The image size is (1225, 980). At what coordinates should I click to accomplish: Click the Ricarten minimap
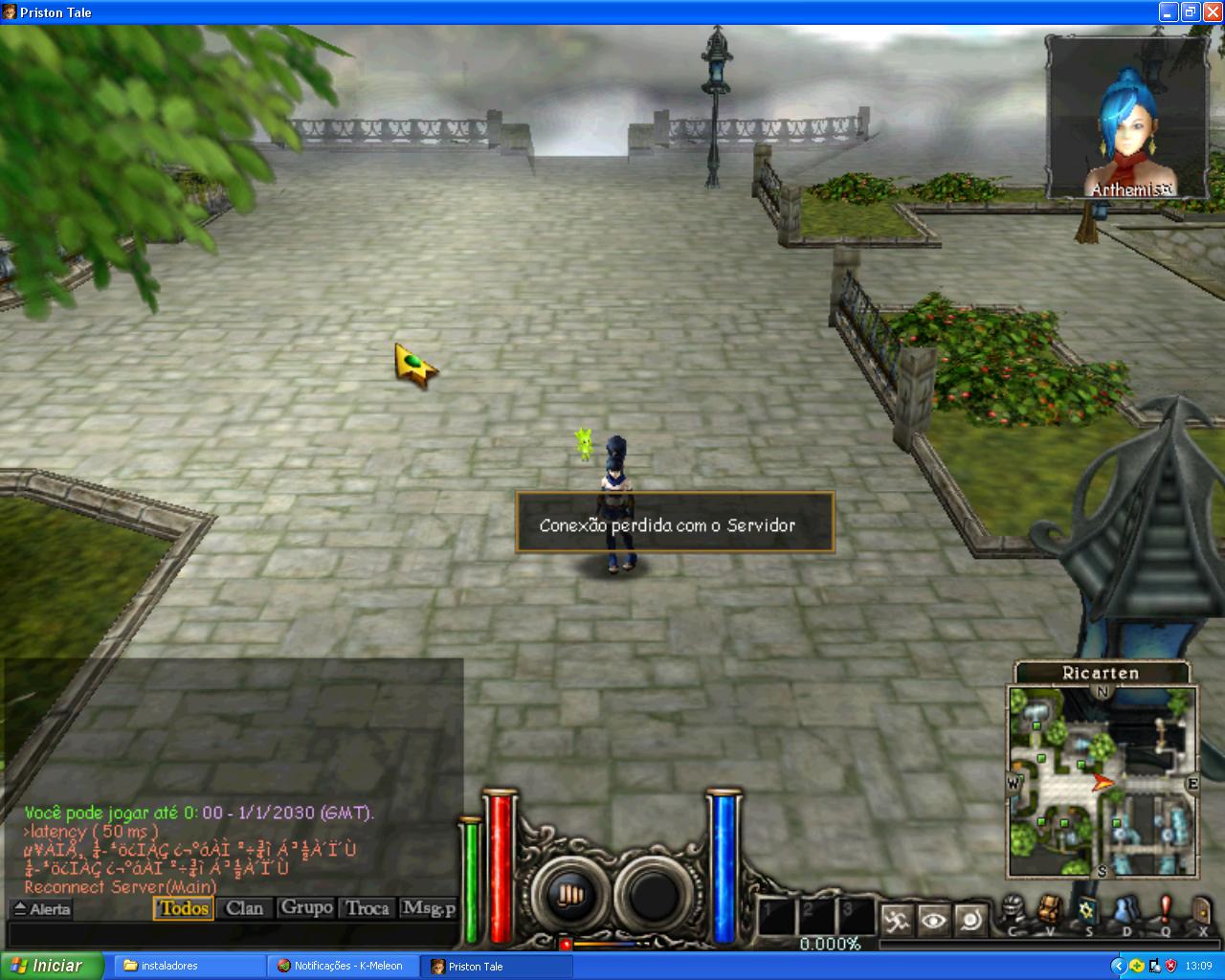pos(1102,781)
